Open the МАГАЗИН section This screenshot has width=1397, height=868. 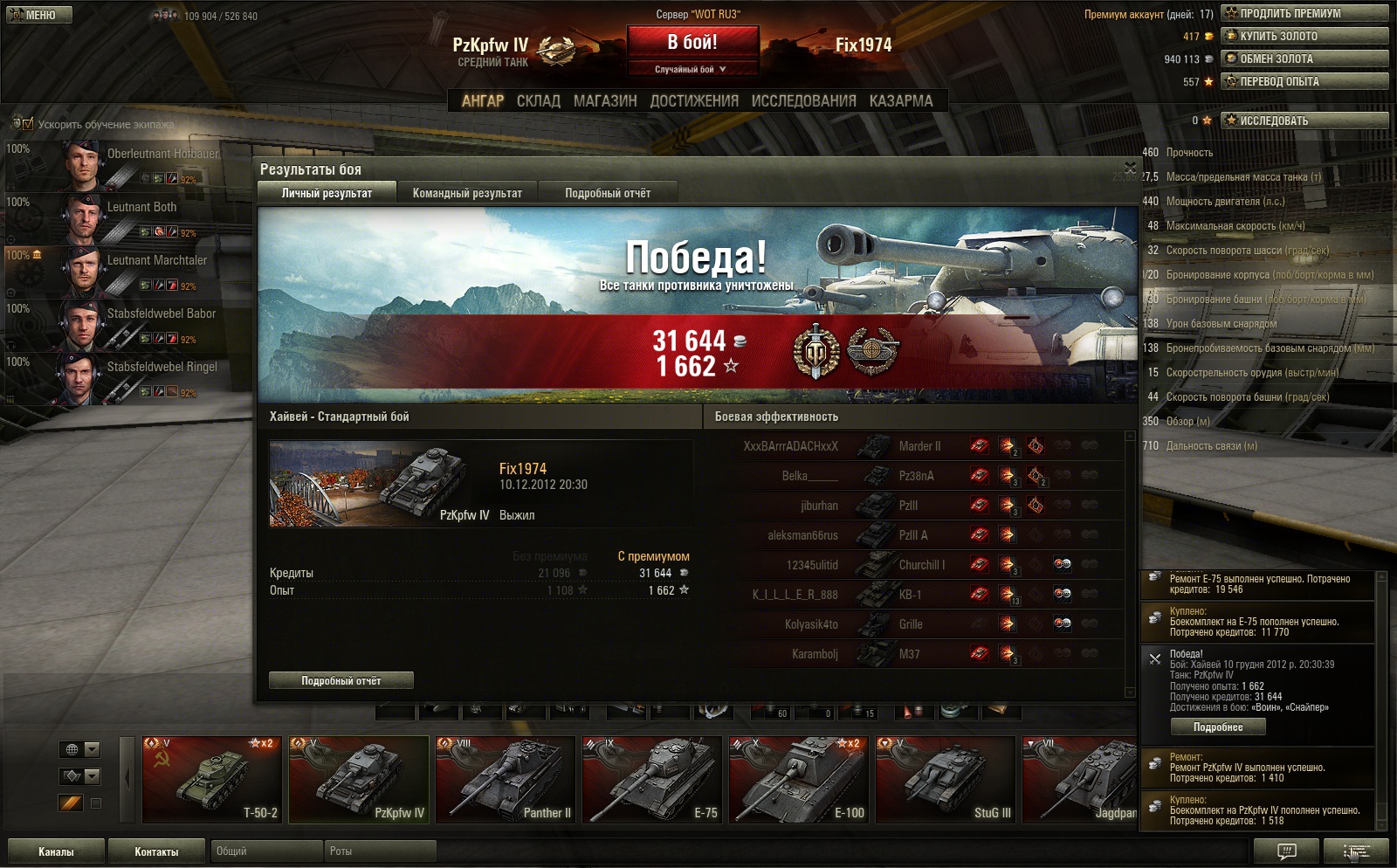coord(605,101)
